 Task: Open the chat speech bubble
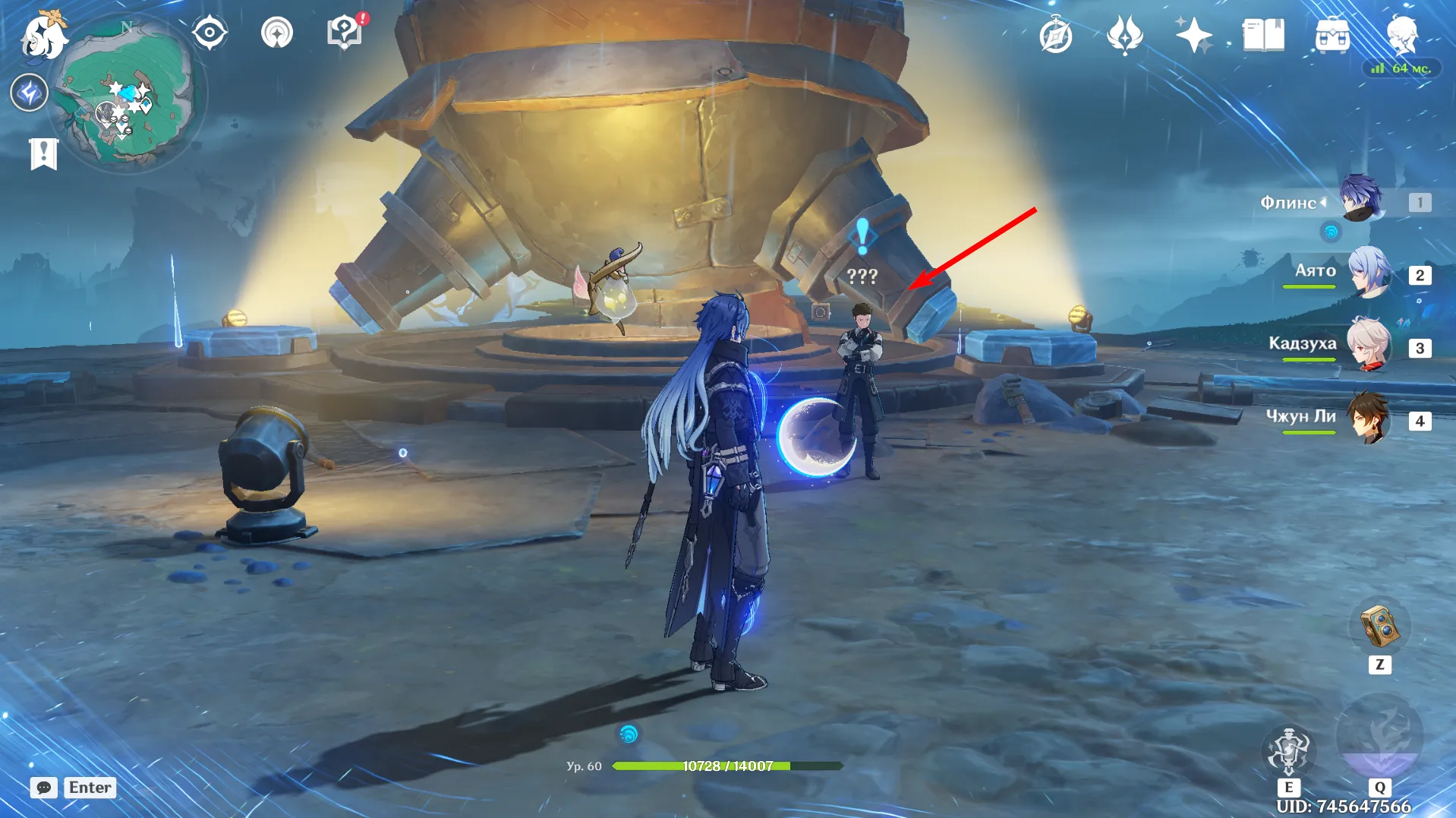click(x=44, y=788)
